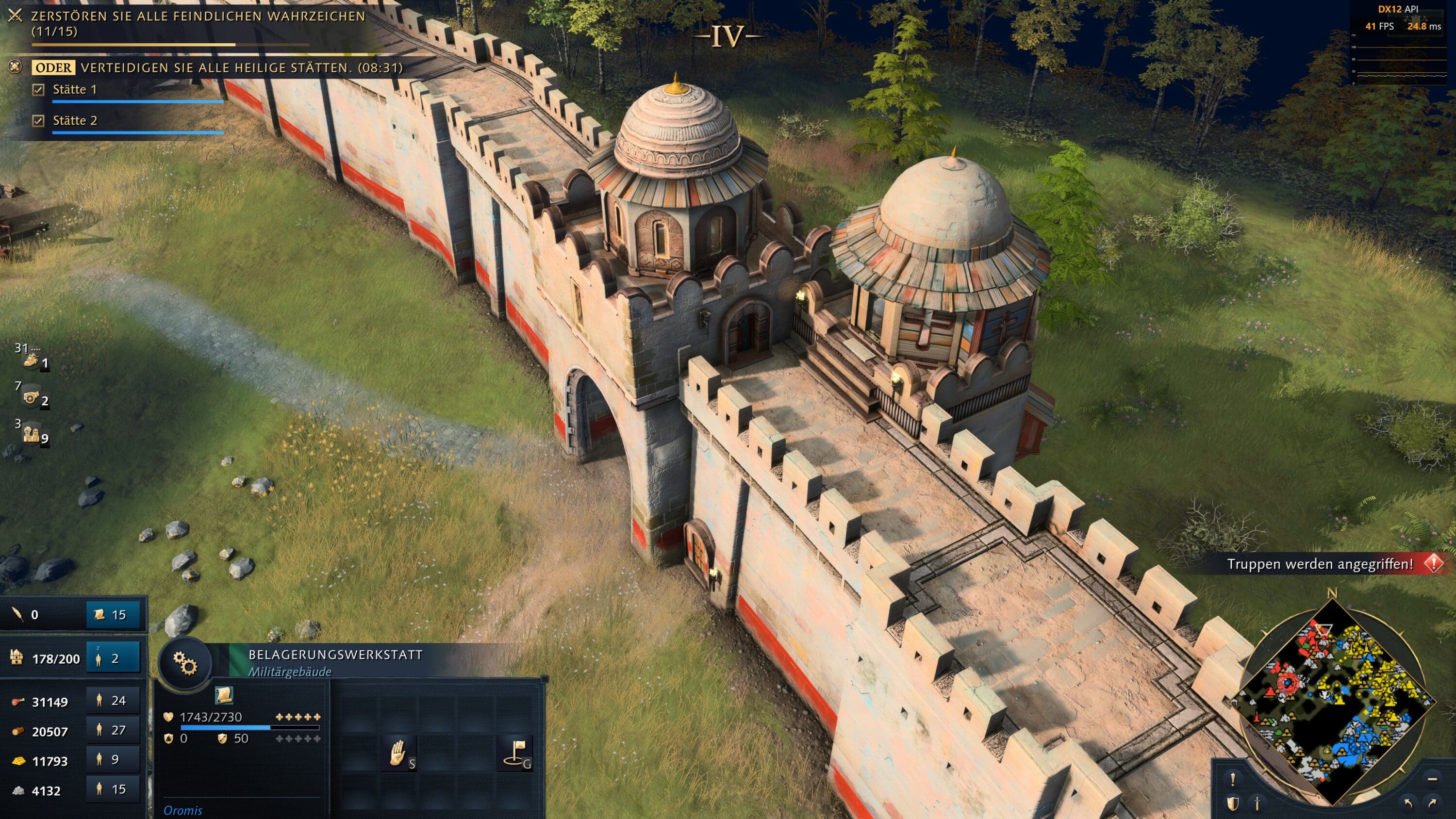Viewport: 1456px width, 819px height.
Task: Click the stop command hand icon
Action: click(x=398, y=753)
